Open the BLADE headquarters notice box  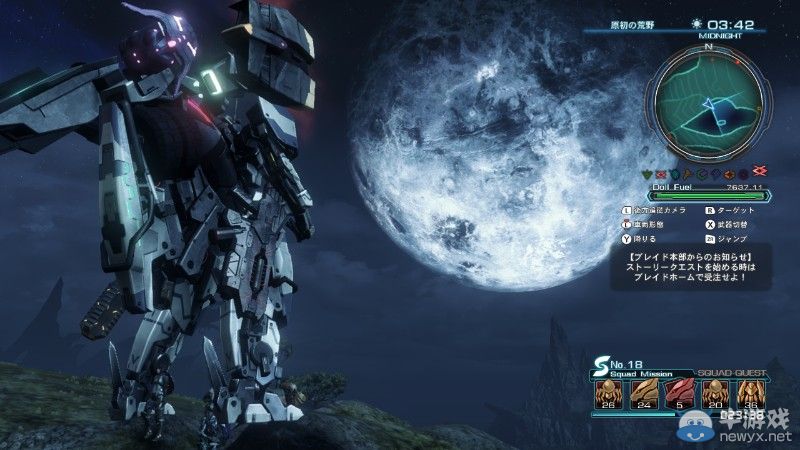pos(700,267)
